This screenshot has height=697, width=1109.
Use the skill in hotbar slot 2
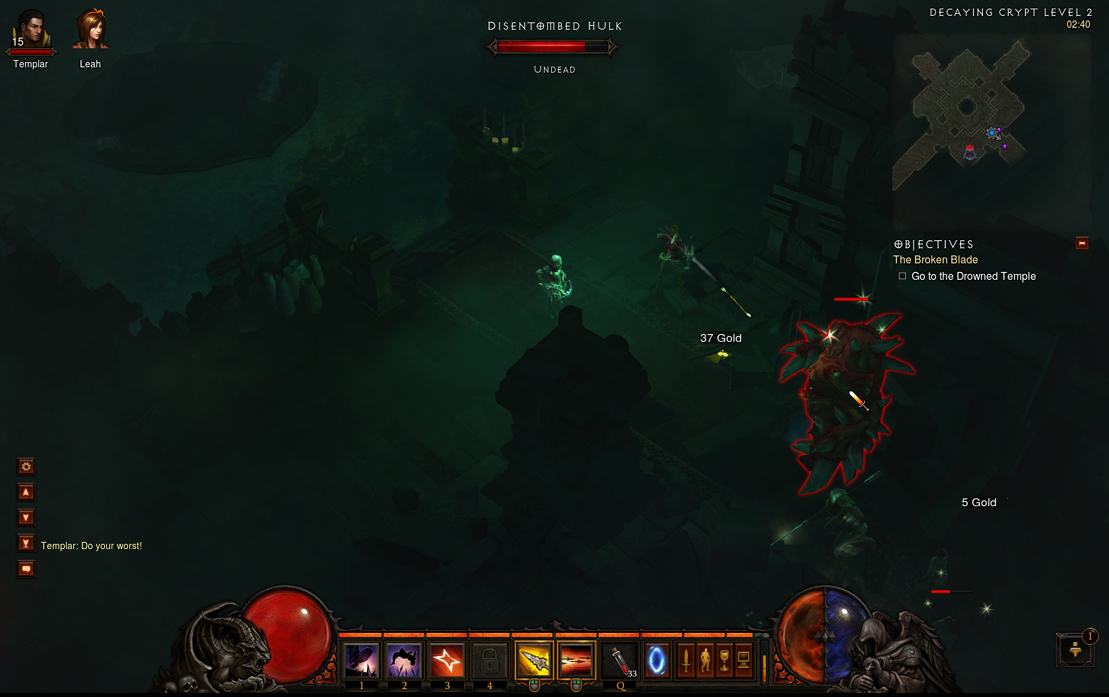coord(404,661)
